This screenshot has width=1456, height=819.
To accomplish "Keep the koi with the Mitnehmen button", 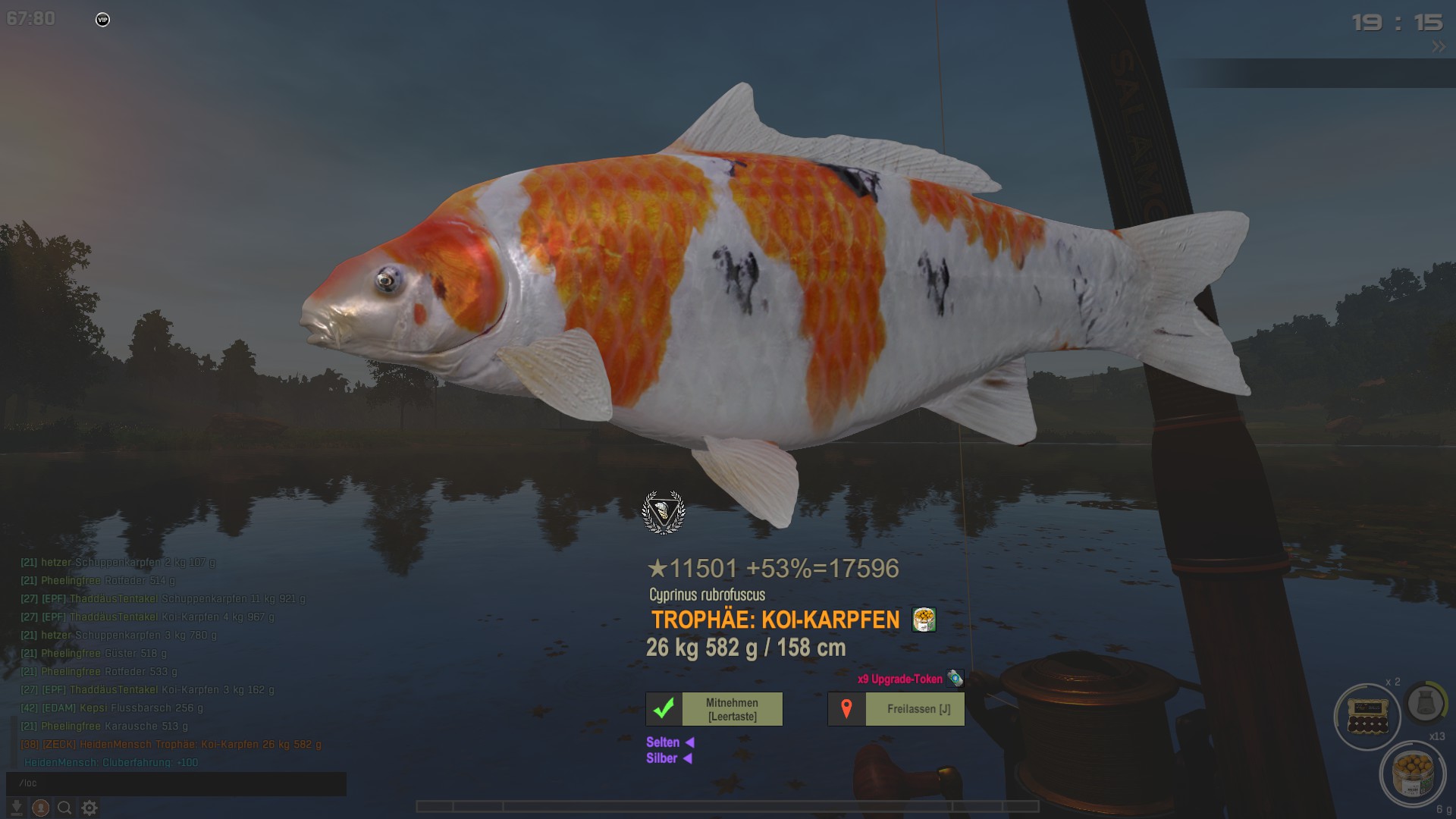I will point(714,709).
